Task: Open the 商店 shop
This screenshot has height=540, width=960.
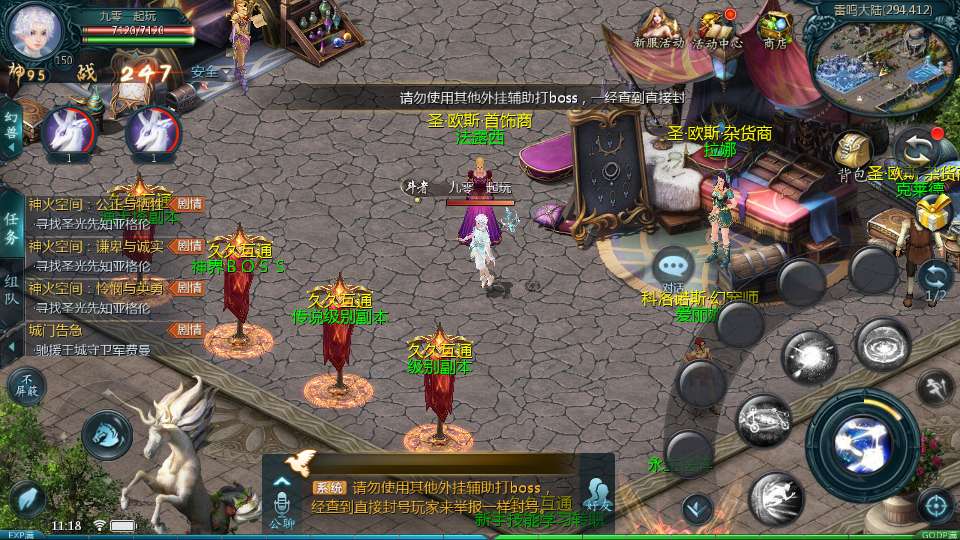Action: (775, 28)
